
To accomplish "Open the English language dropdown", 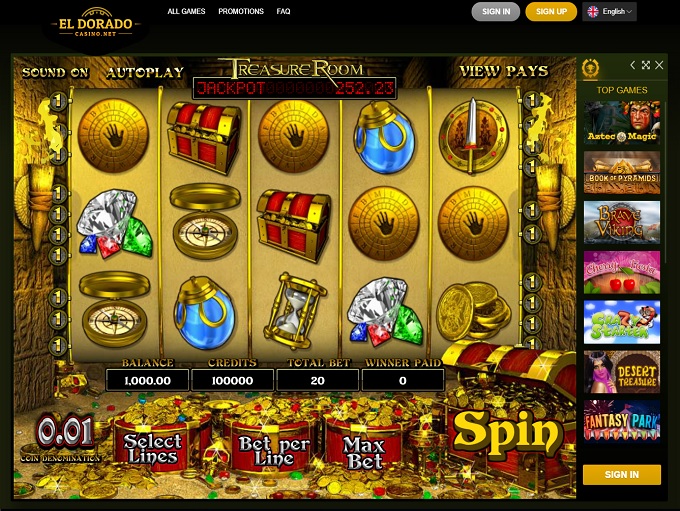I will [609, 12].
